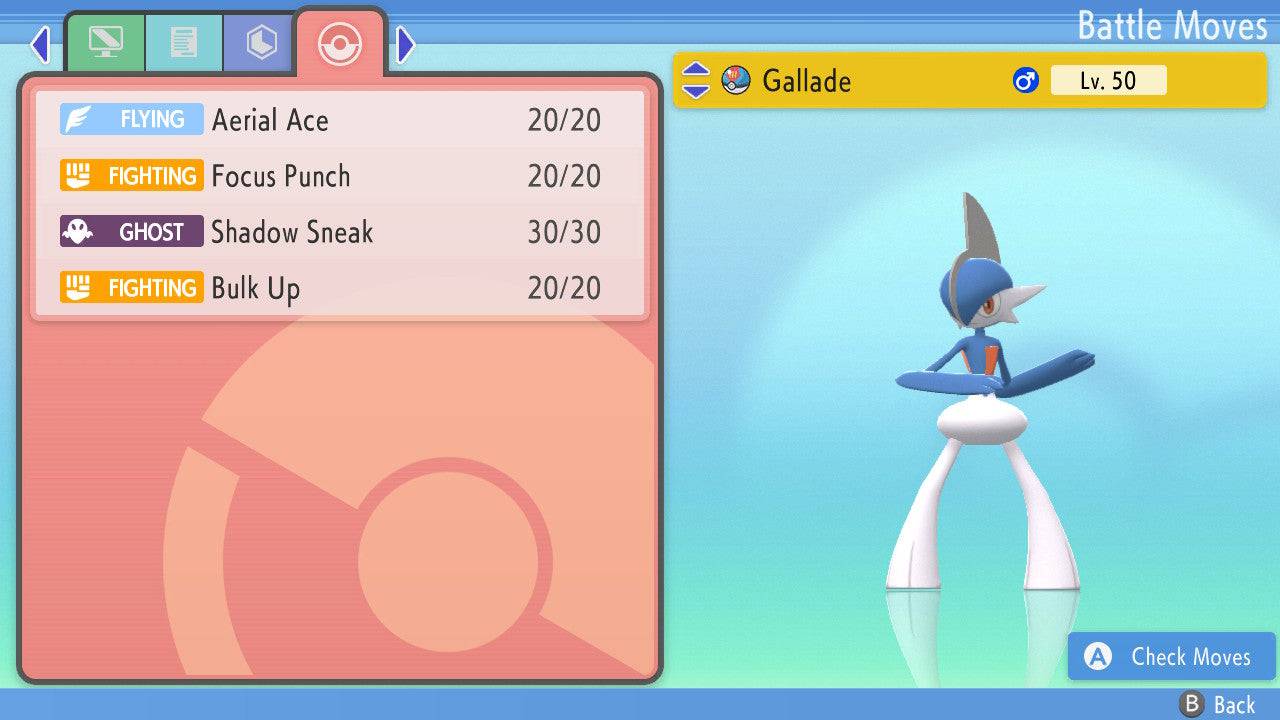Image resolution: width=1280 pixels, height=720 pixels.
Task: Click the up-down Pokémon switch arrows
Action: click(x=697, y=80)
